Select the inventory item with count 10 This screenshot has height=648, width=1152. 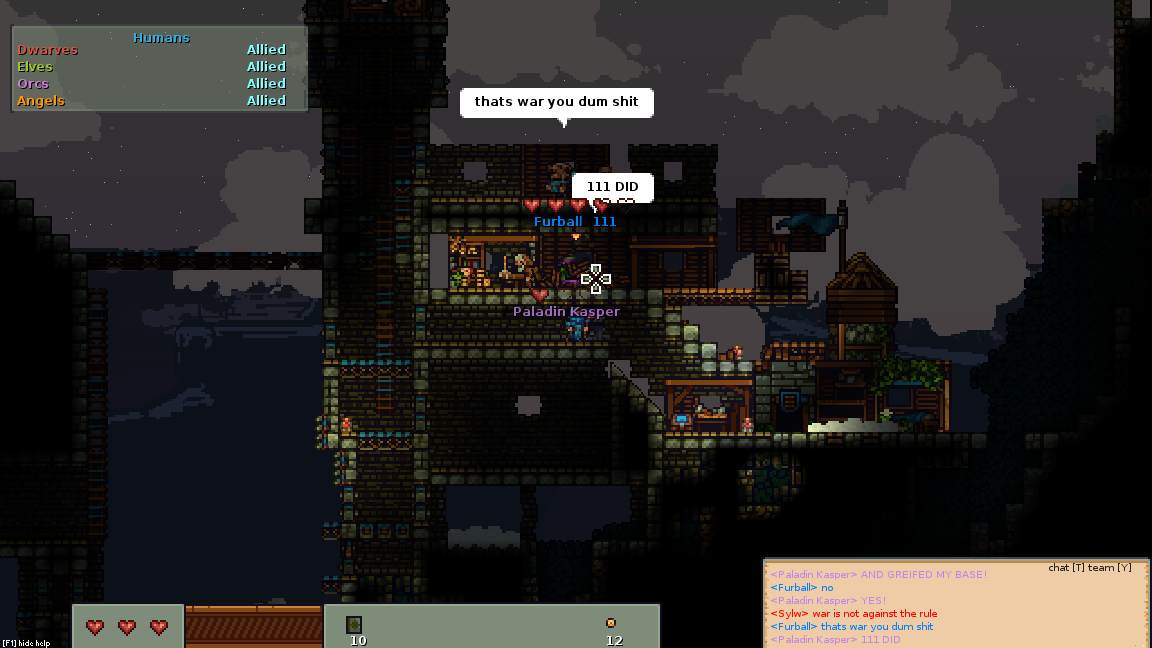tap(354, 625)
